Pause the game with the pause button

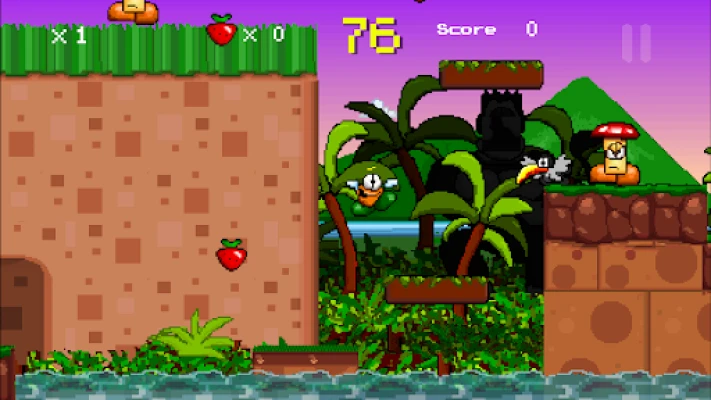pyautogui.click(x=636, y=43)
